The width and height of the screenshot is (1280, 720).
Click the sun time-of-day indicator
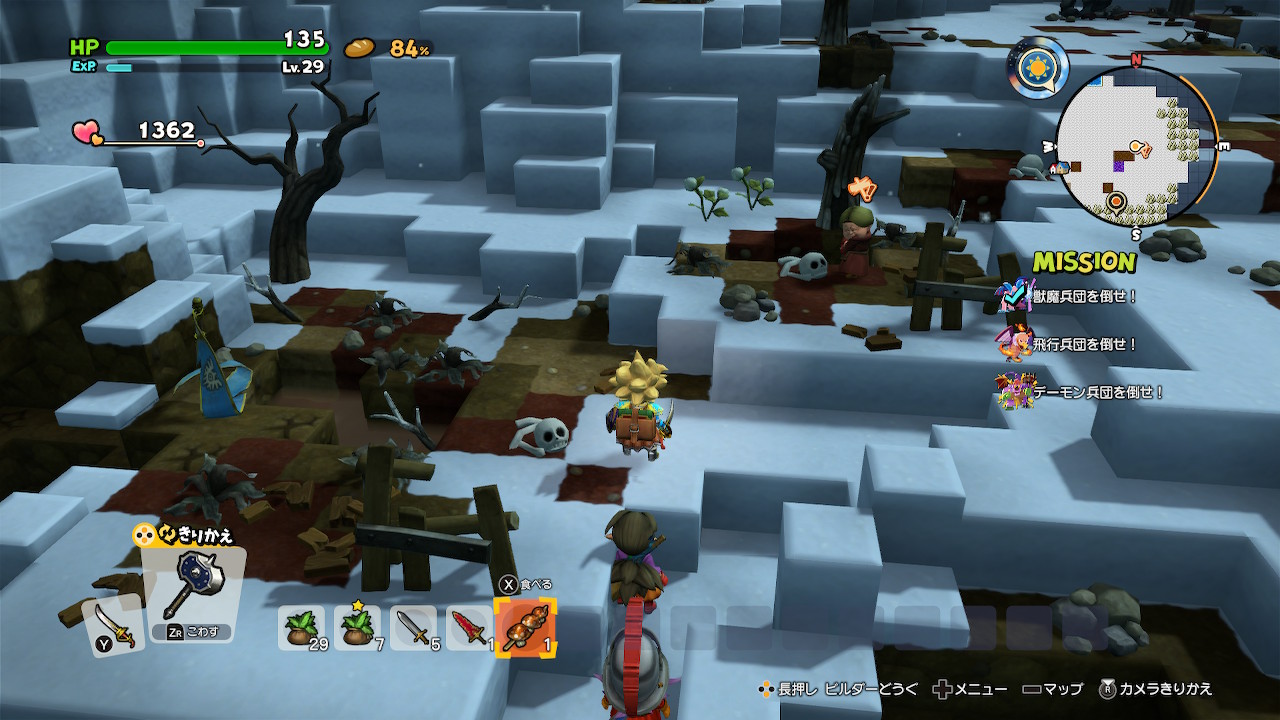(x=1038, y=69)
